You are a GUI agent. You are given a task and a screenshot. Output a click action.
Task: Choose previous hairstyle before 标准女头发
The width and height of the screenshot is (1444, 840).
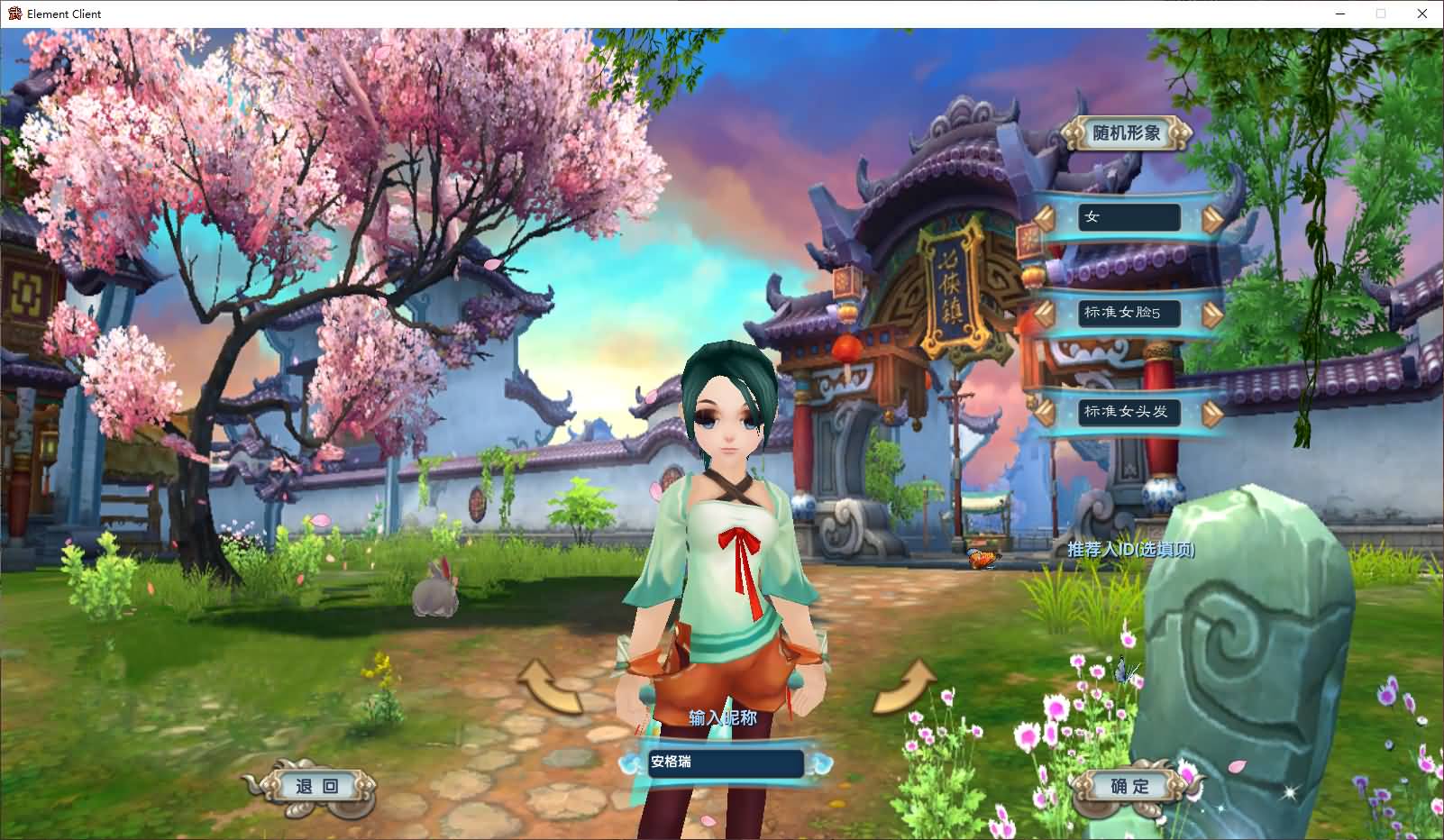coord(1045,412)
